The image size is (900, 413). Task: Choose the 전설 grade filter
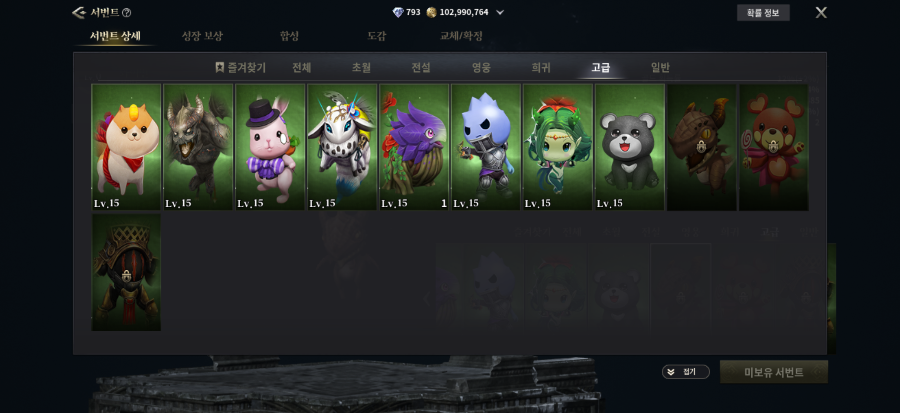tap(421, 68)
